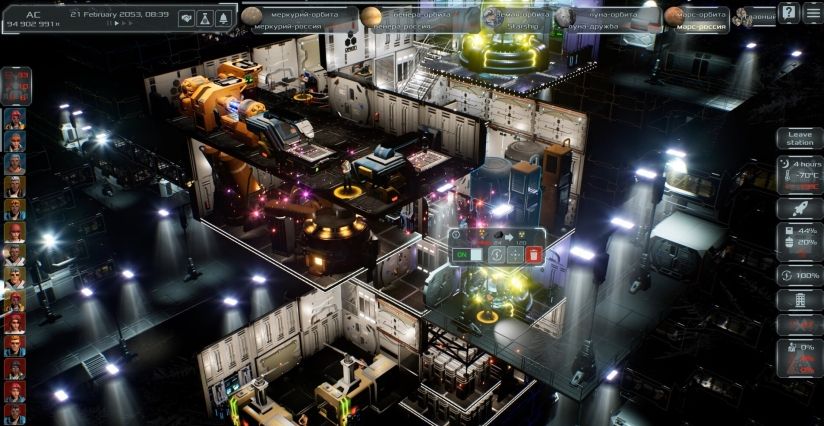This screenshot has width=824, height=426.
Task: Open the bell notifications button
Action: click(x=222, y=18)
